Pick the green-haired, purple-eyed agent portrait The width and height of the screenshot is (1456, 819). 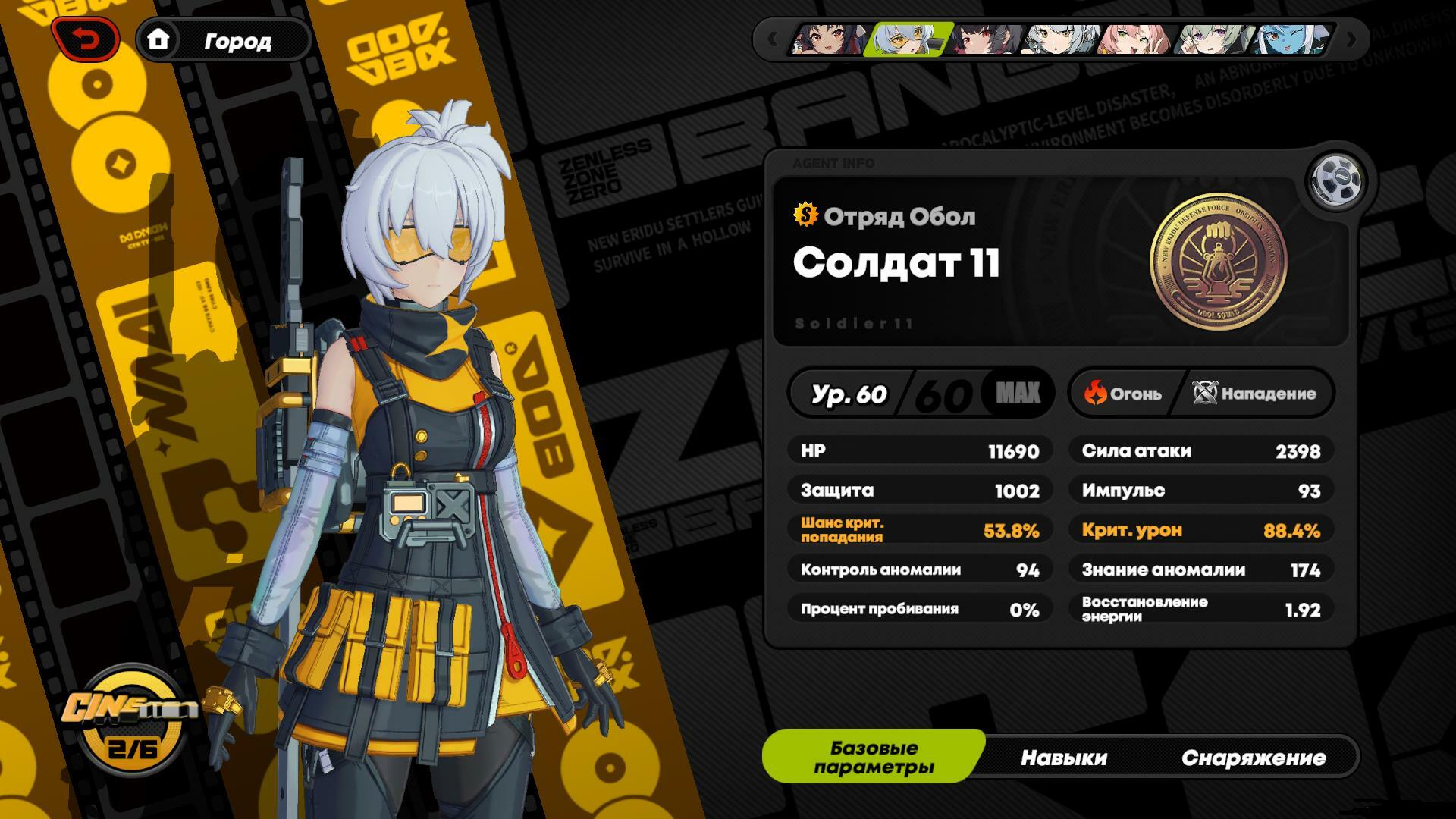(1213, 39)
